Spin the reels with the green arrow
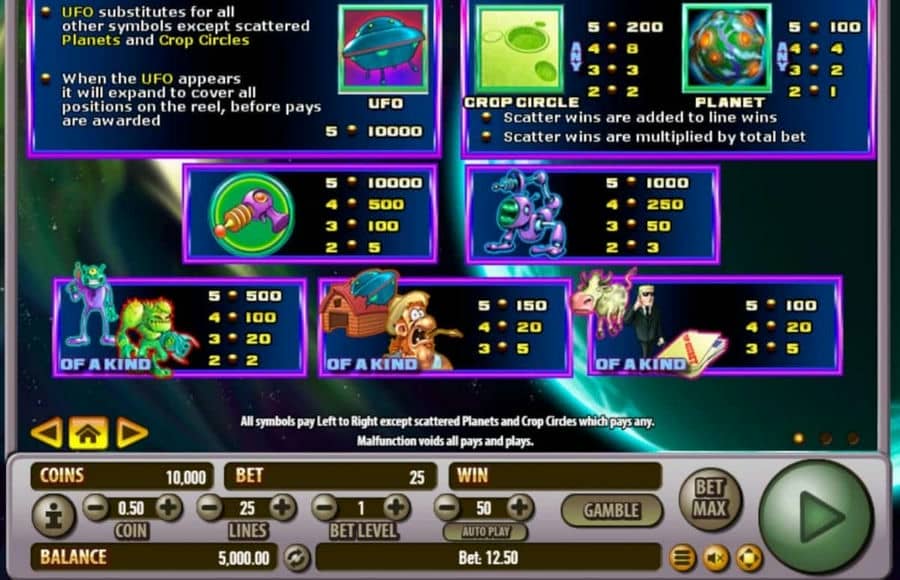Screen dimensions: 900x580 click(815, 515)
